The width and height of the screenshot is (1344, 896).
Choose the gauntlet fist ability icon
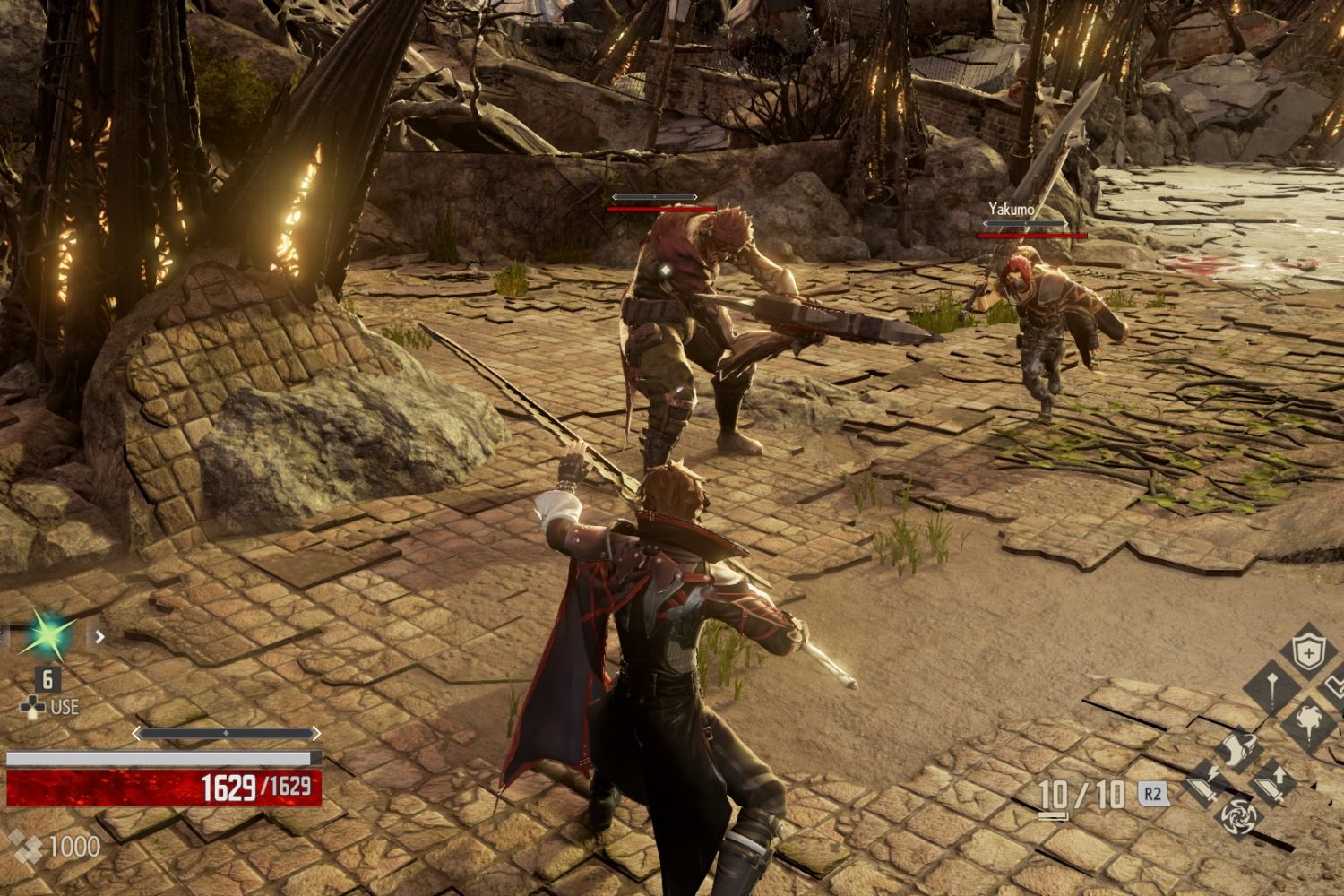pos(1239,751)
